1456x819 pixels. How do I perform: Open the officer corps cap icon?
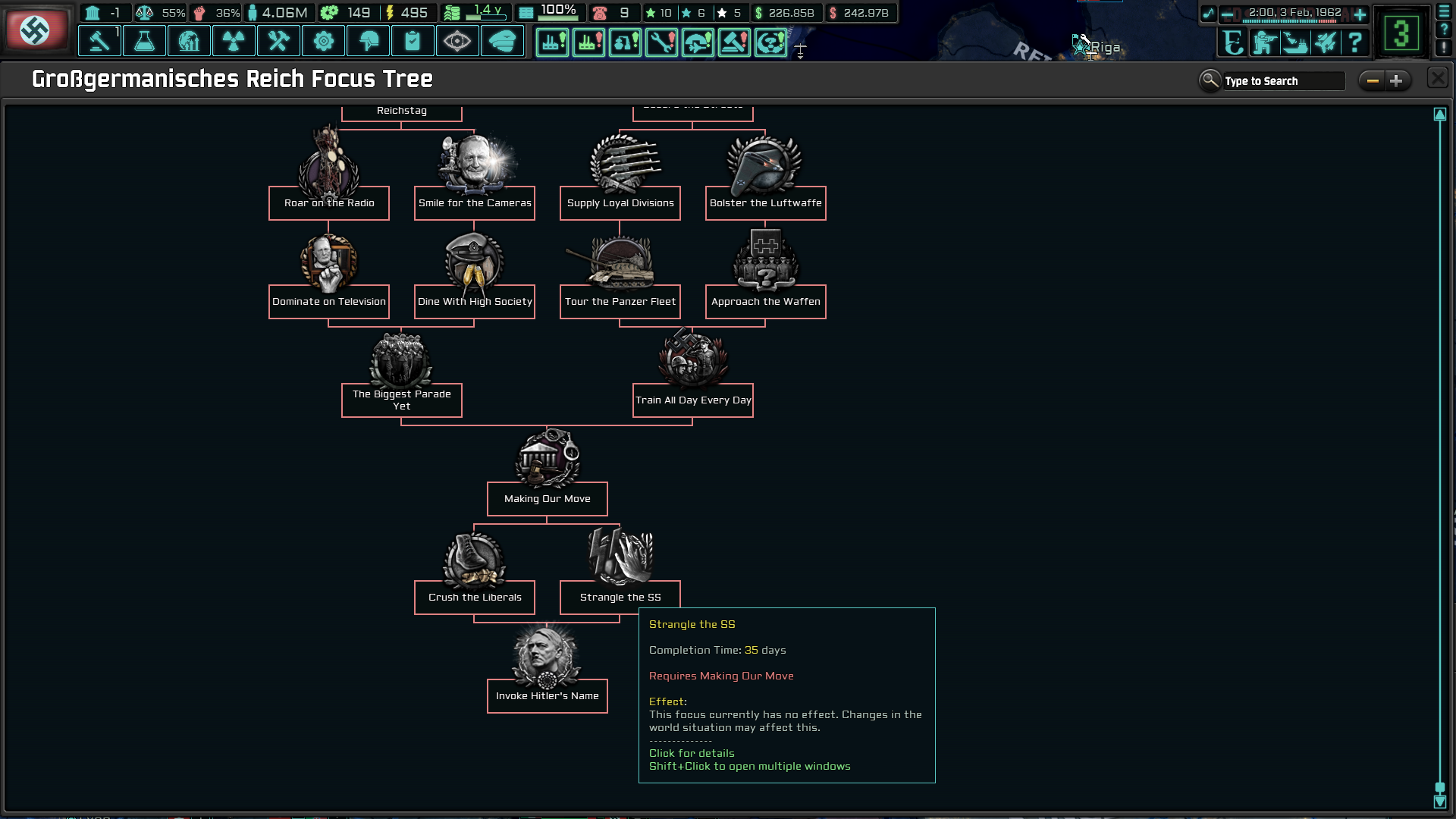click(x=502, y=41)
